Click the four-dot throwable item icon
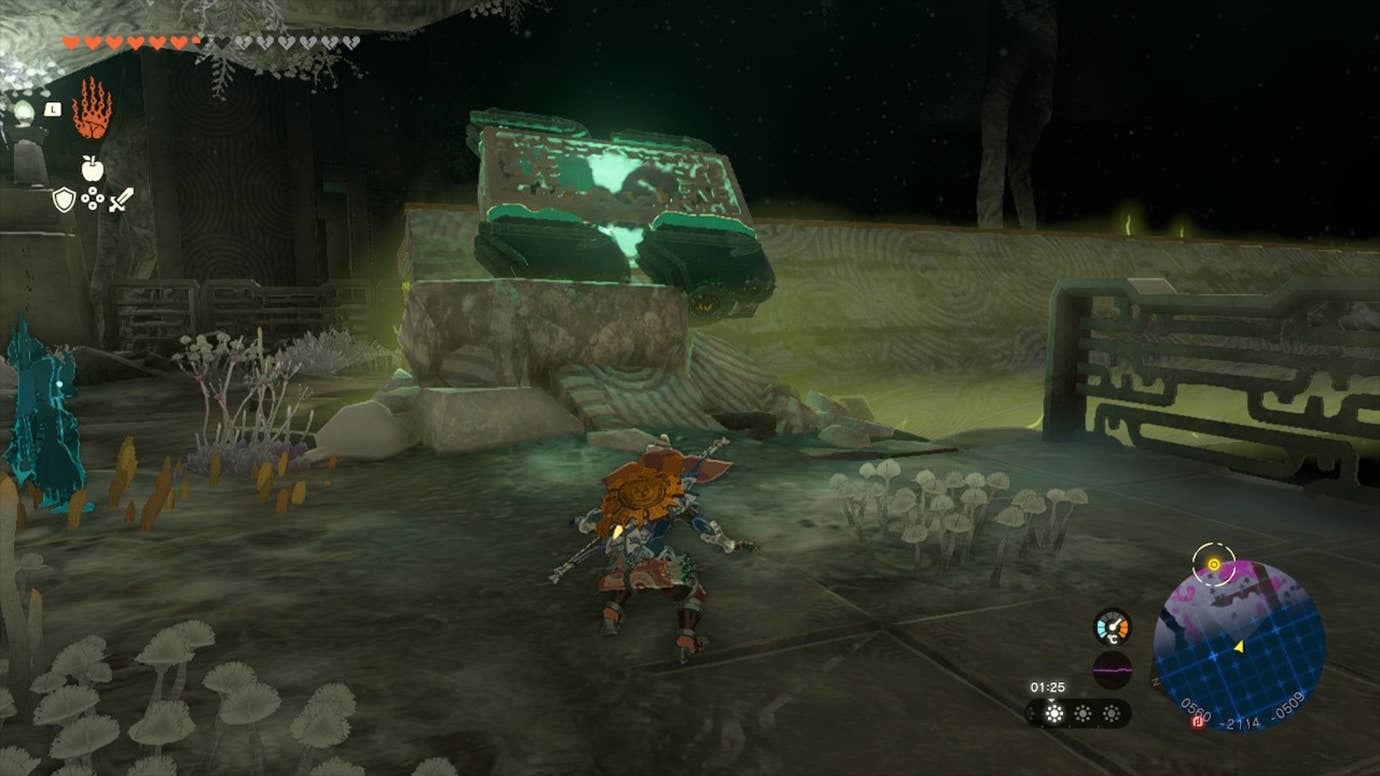 click(x=93, y=198)
